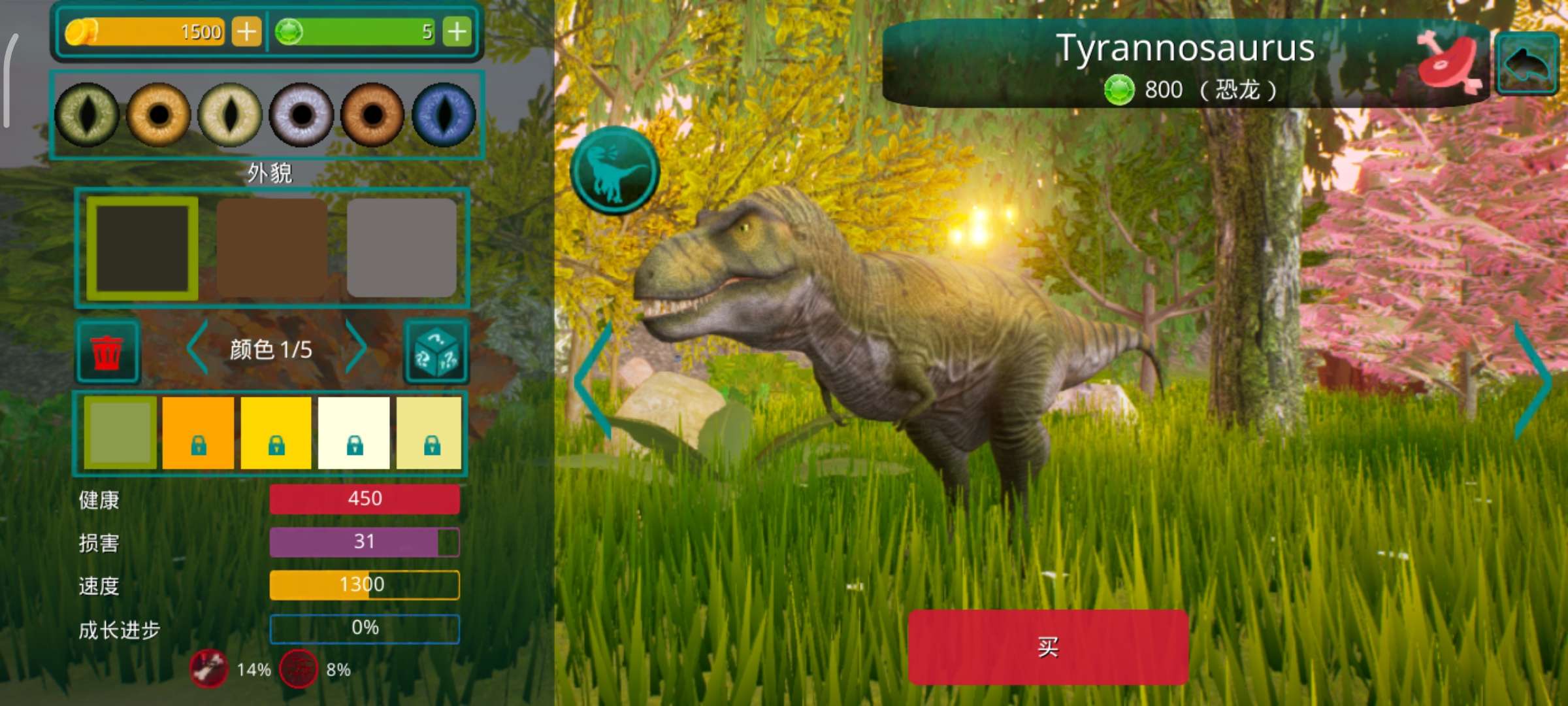Go to the next color page arrow

tap(356, 347)
